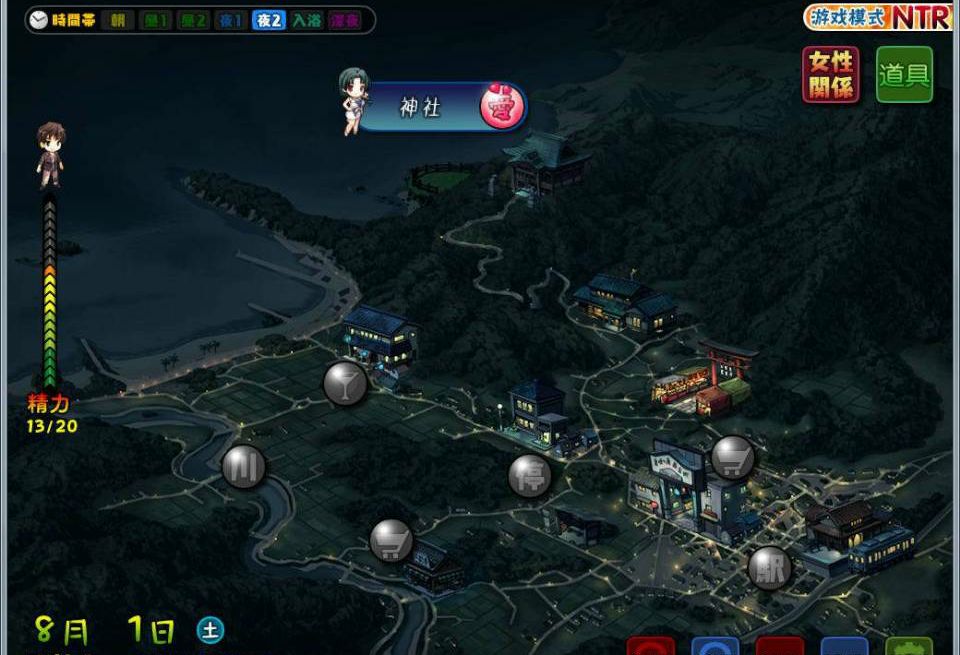Viewport: 960px width, 655px height.
Task: Go to the 川 river map marker
Action: click(x=243, y=466)
